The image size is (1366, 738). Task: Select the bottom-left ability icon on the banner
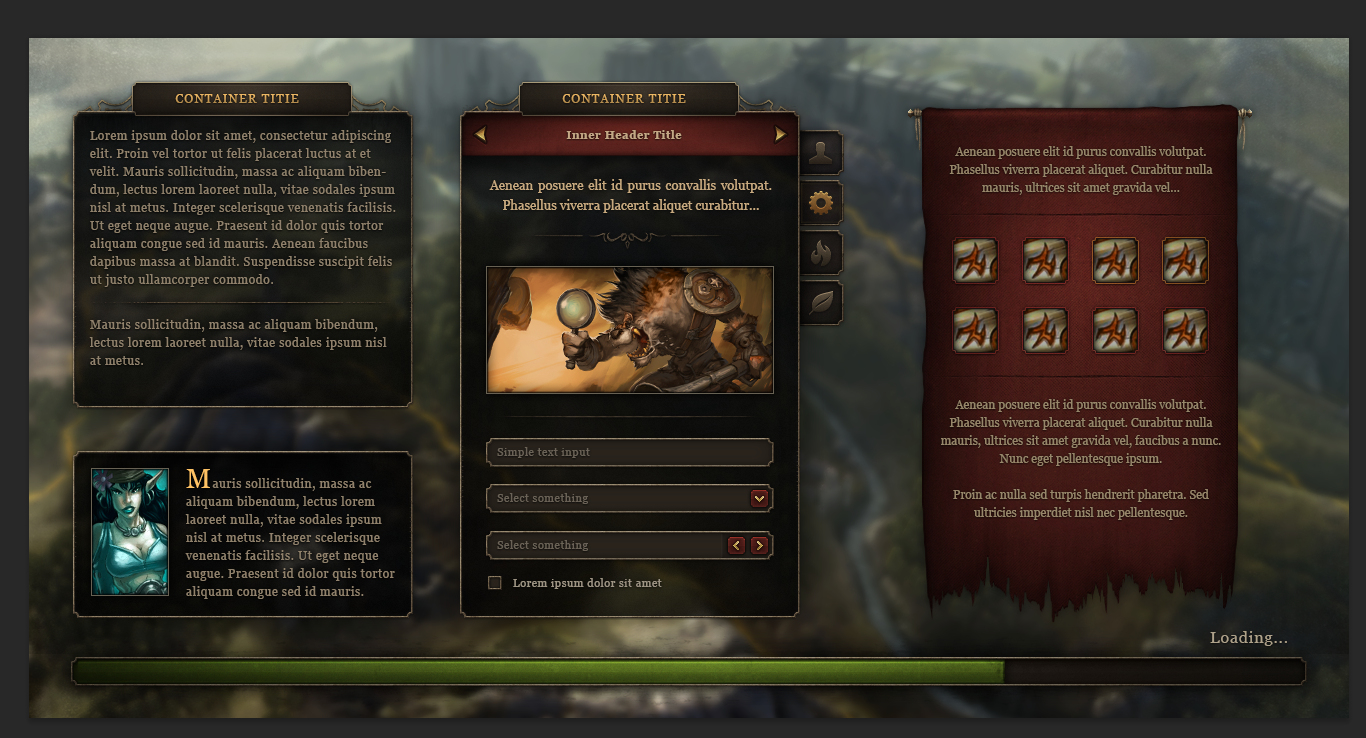(x=975, y=330)
